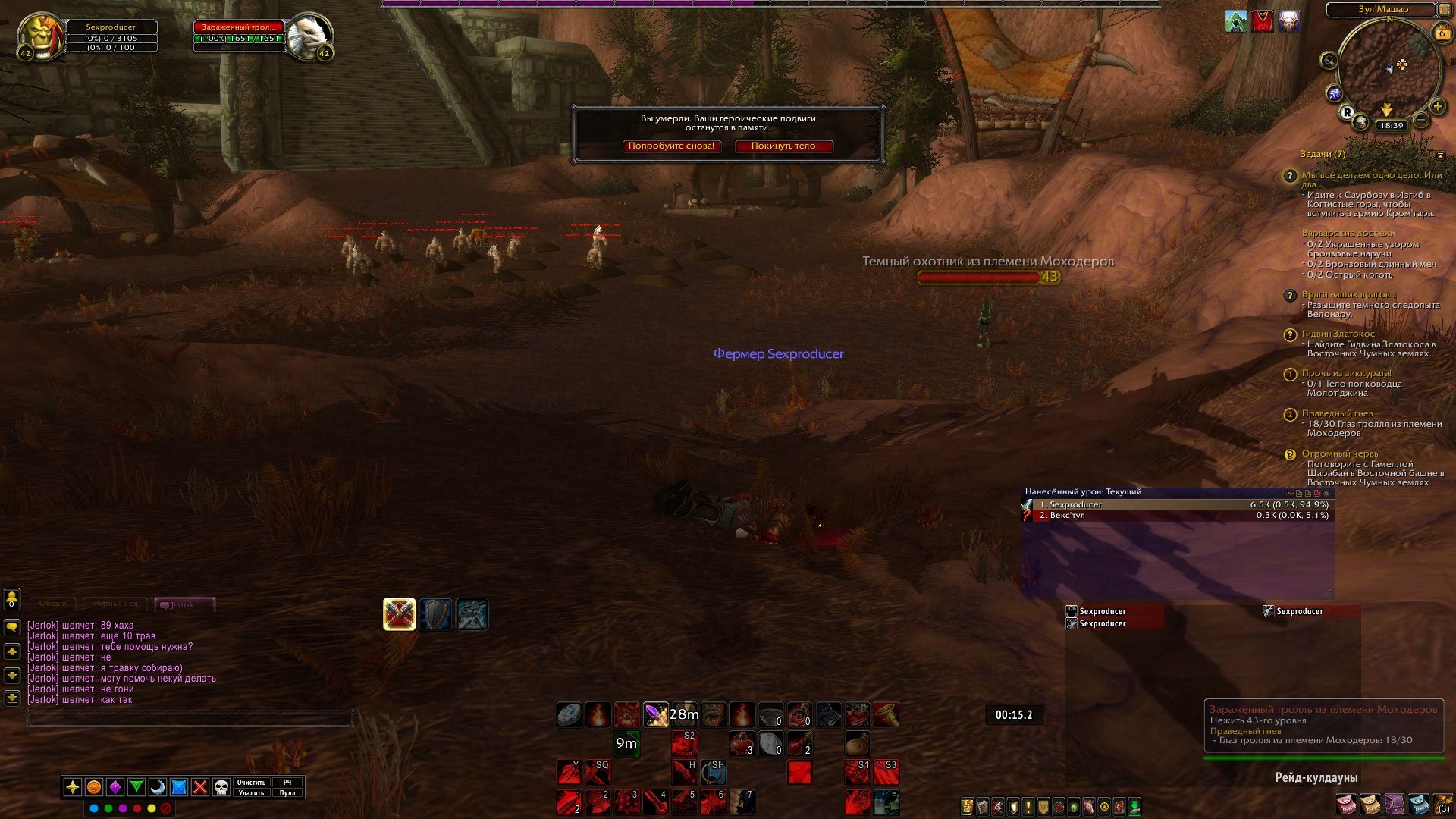The width and height of the screenshot is (1456, 819).
Task: Choose the "Попробуйте снова!" button
Action: [671, 146]
